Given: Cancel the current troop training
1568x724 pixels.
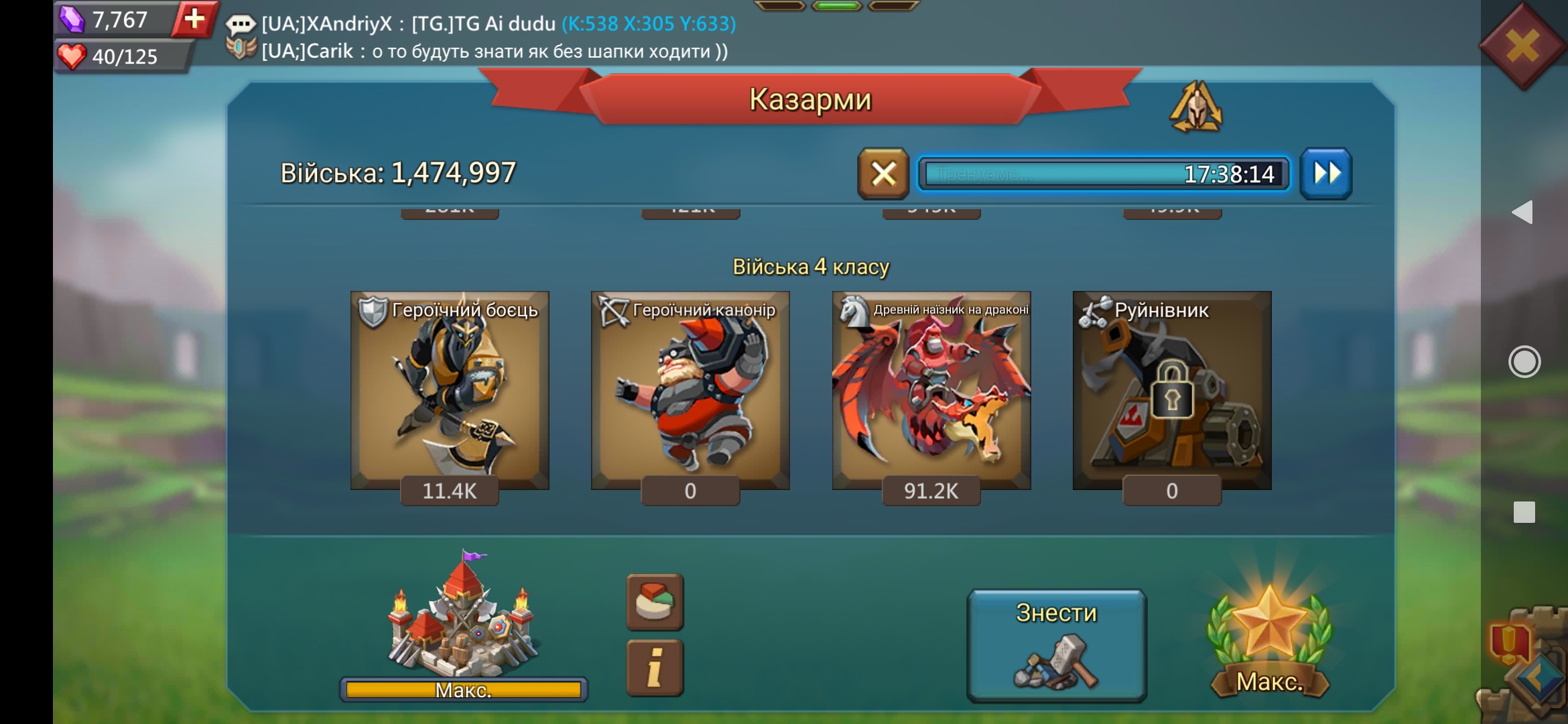Looking at the screenshot, I should pos(883,174).
